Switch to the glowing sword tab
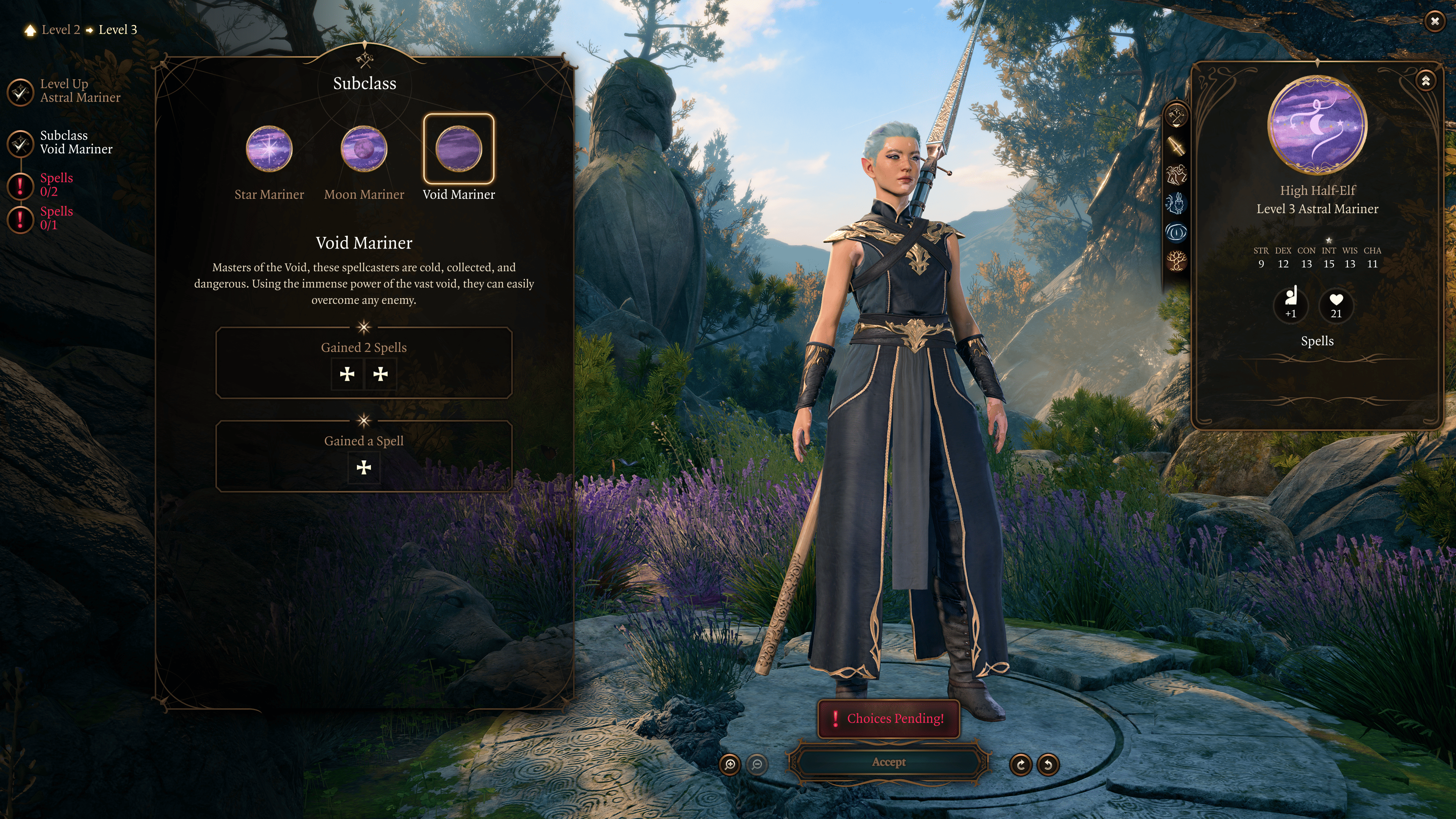 tap(1177, 145)
